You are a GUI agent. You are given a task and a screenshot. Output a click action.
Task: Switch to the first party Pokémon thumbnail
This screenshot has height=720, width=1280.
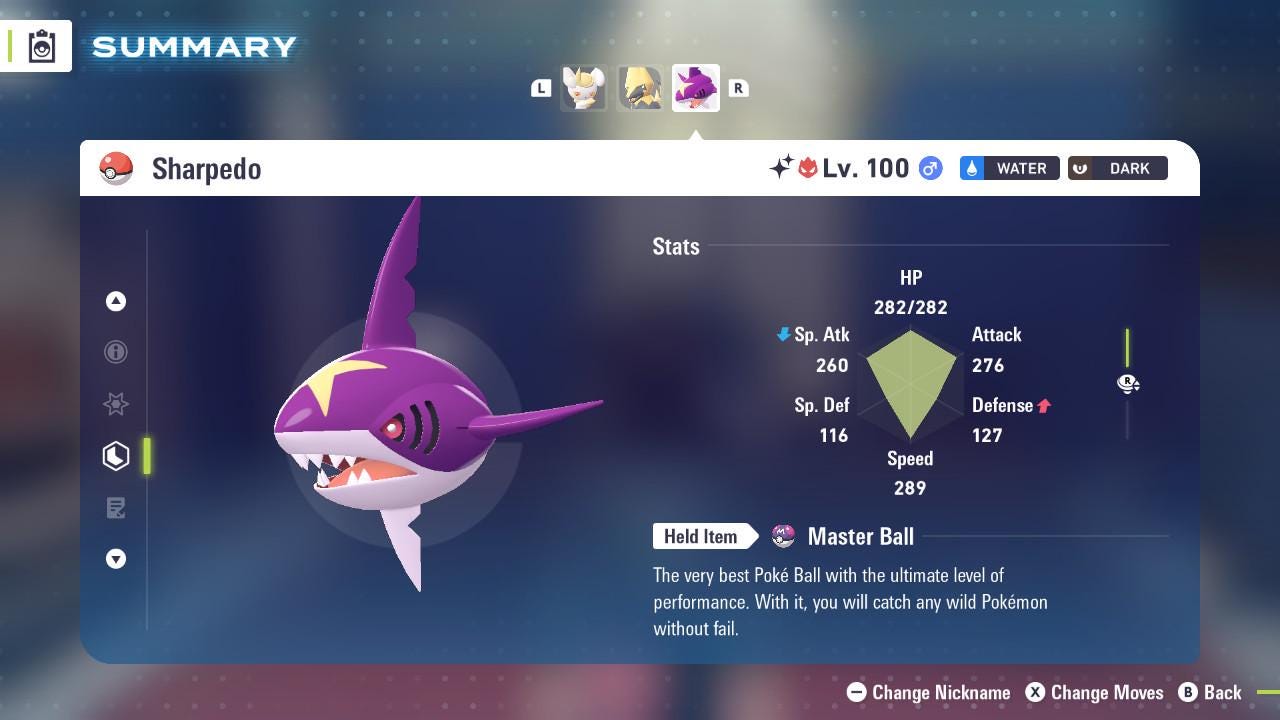coord(584,88)
